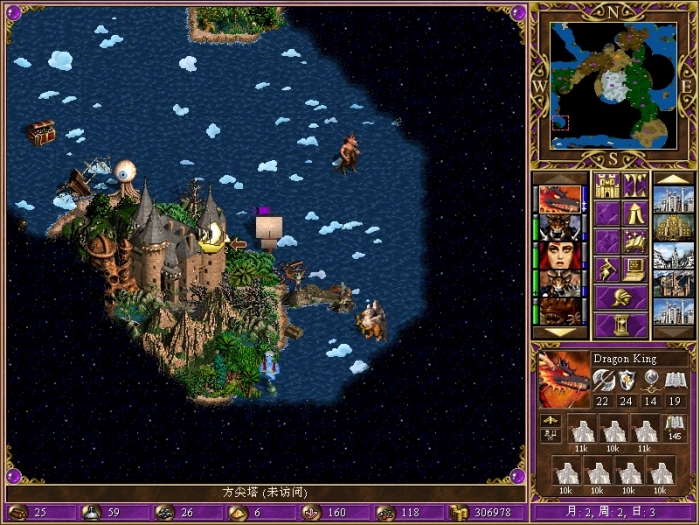
Task: Pick the brown fortress town thumbnail
Action: [673, 284]
